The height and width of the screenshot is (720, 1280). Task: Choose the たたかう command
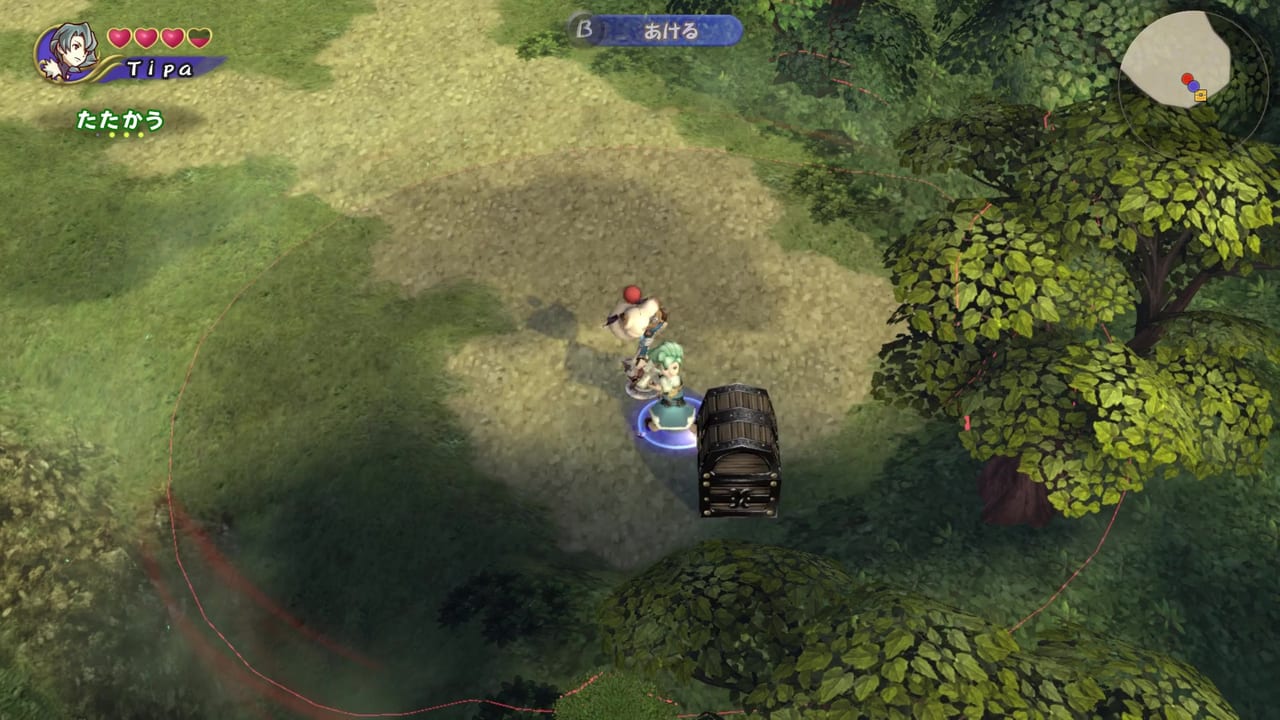point(120,120)
